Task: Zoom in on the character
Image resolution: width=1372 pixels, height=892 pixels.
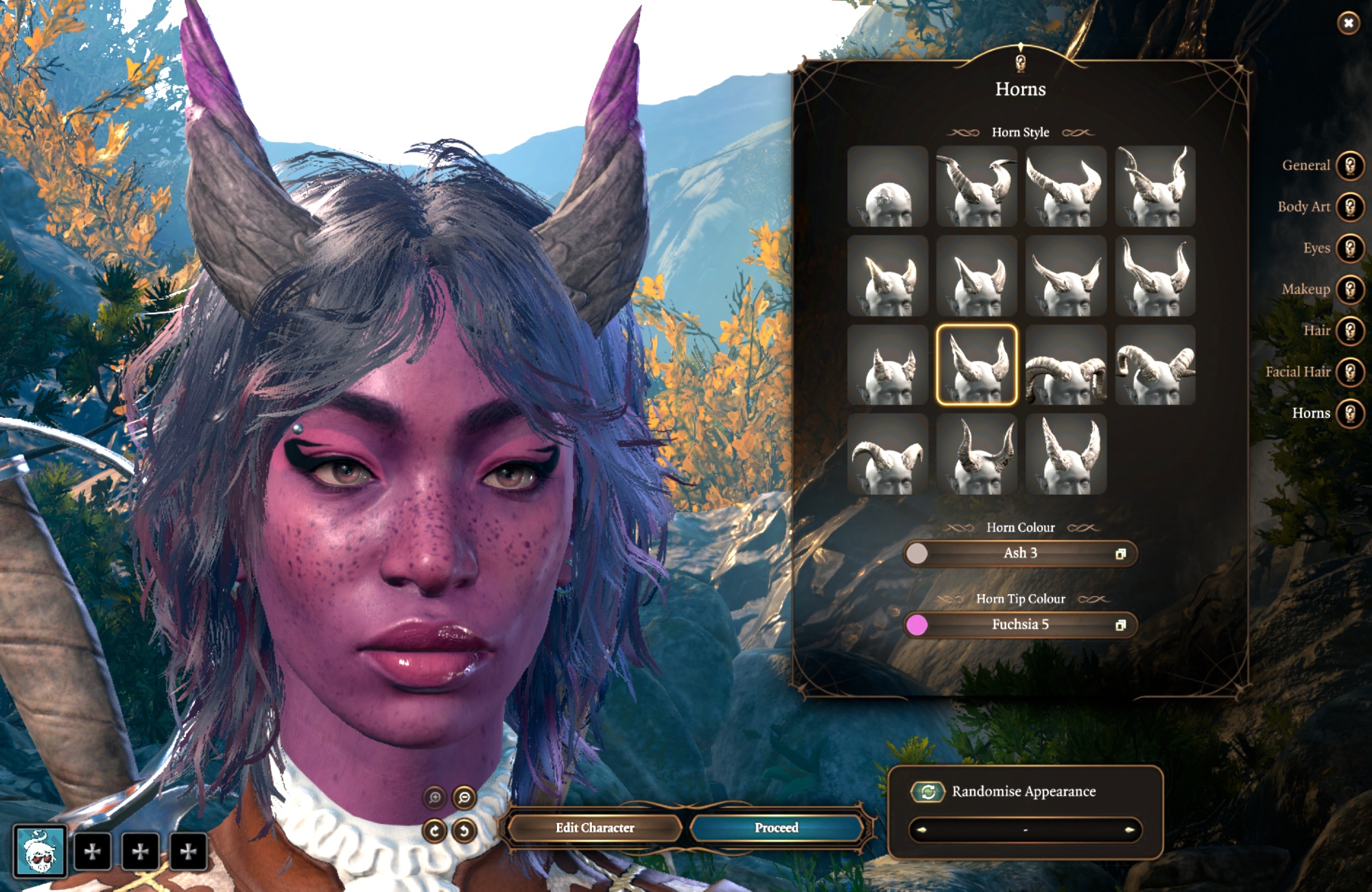Action: point(434,798)
